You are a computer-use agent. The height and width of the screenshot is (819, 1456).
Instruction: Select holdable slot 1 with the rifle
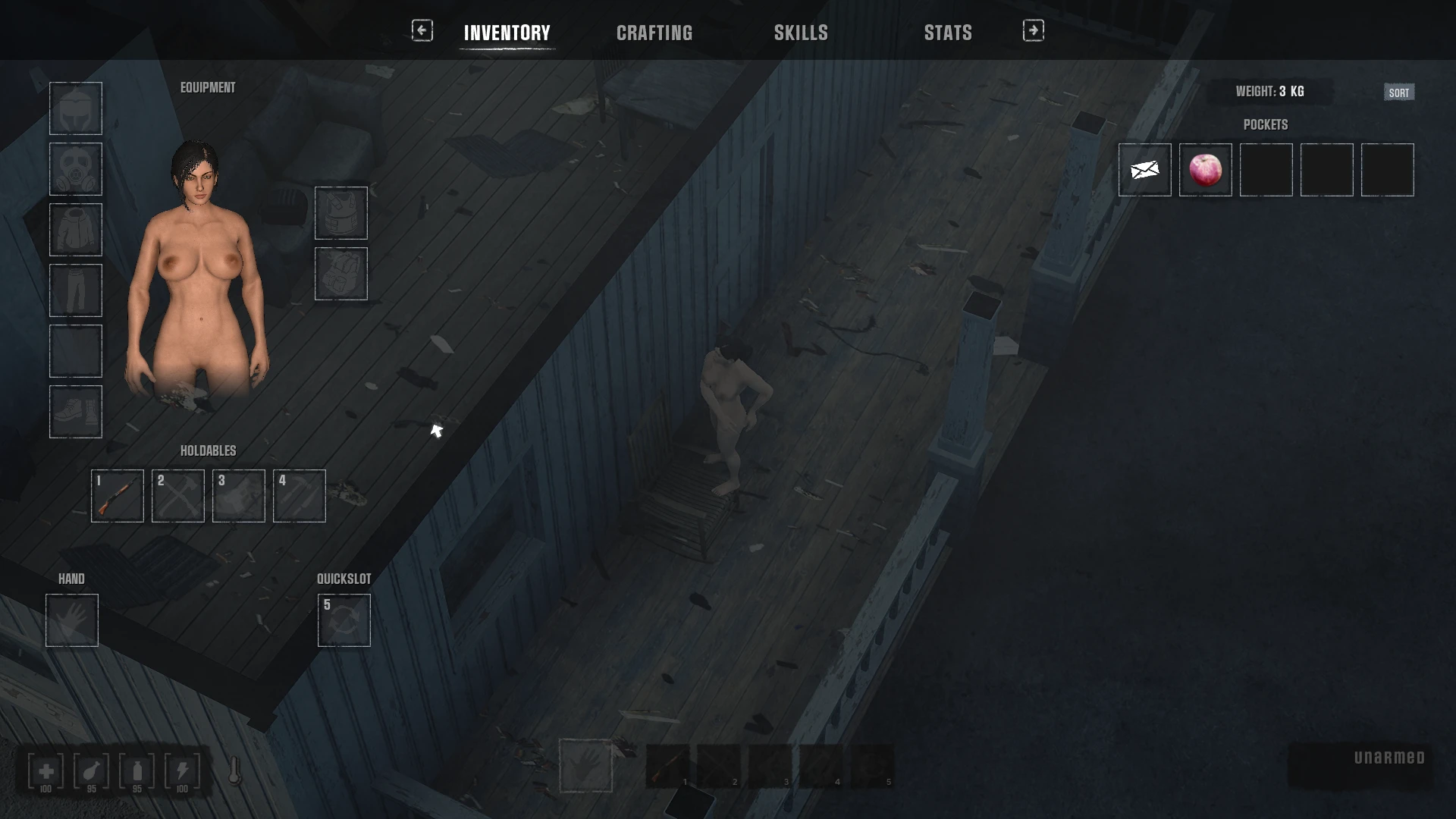click(118, 496)
